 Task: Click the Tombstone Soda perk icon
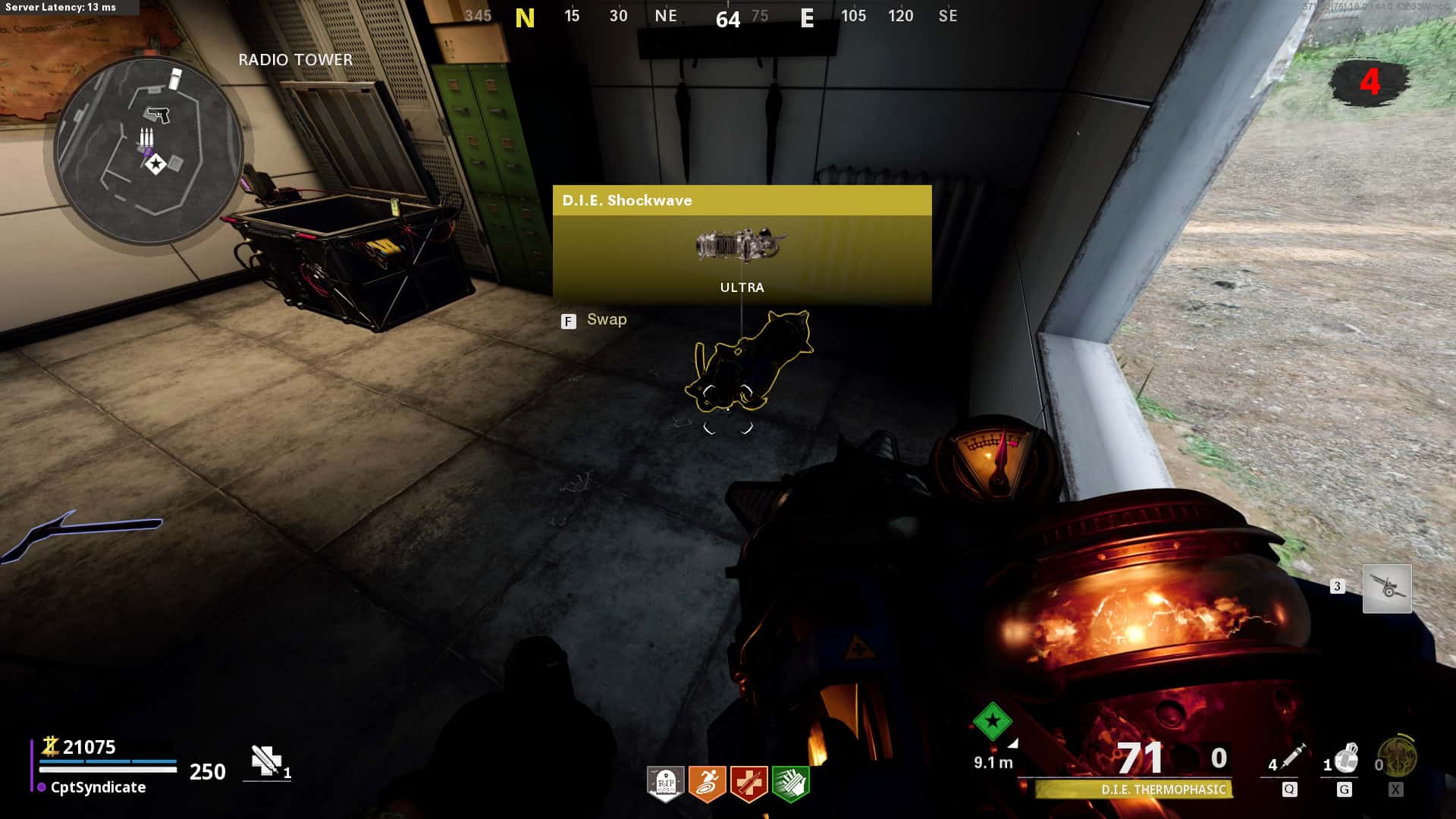(x=665, y=783)
